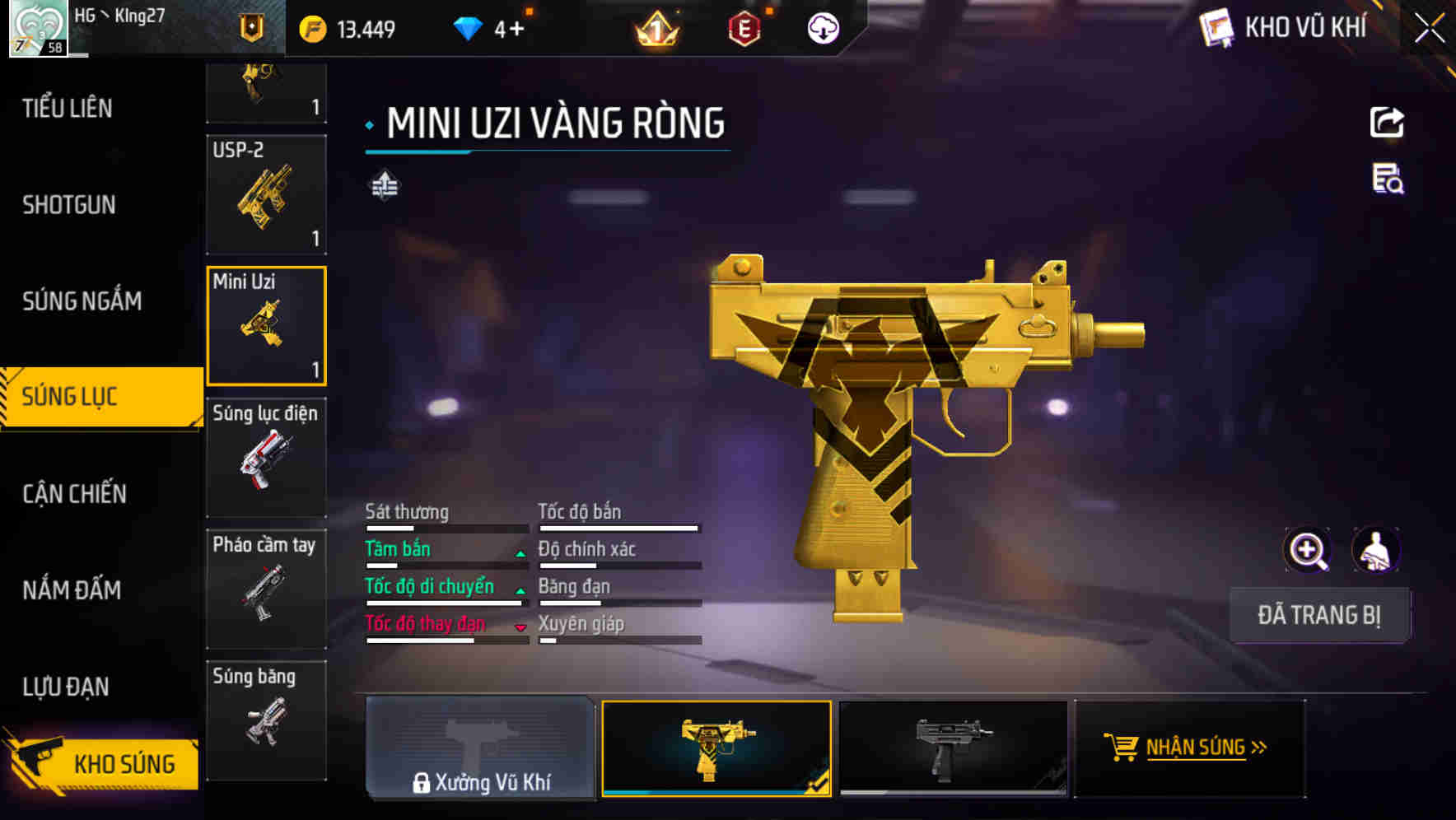Follow the Nhận Súng link
Image resolution: width=1456 pixels, height=820 pixels.
tap(1189, 748)
